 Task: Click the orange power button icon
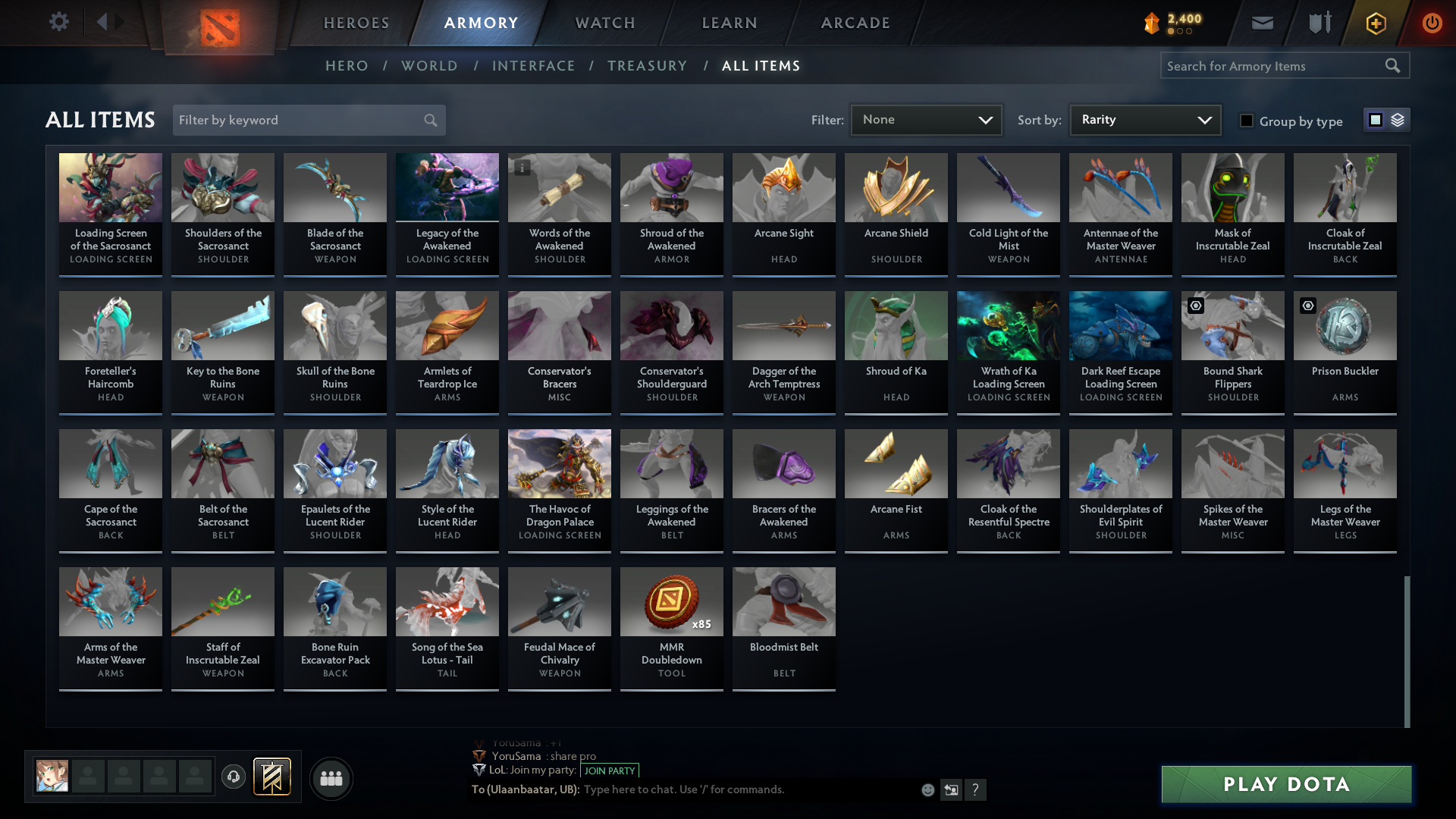(1432, 23)
